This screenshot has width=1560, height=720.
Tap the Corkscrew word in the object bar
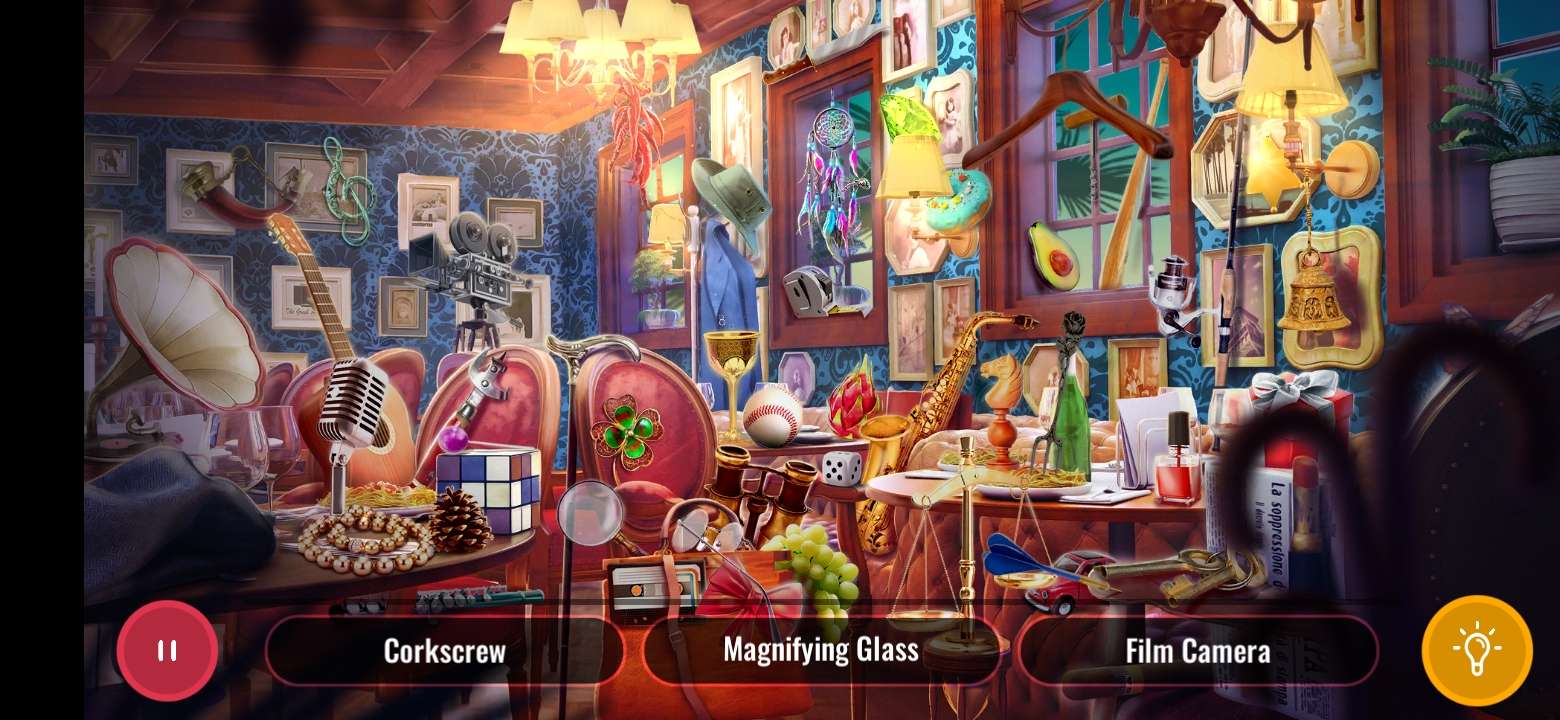[445, 650]
